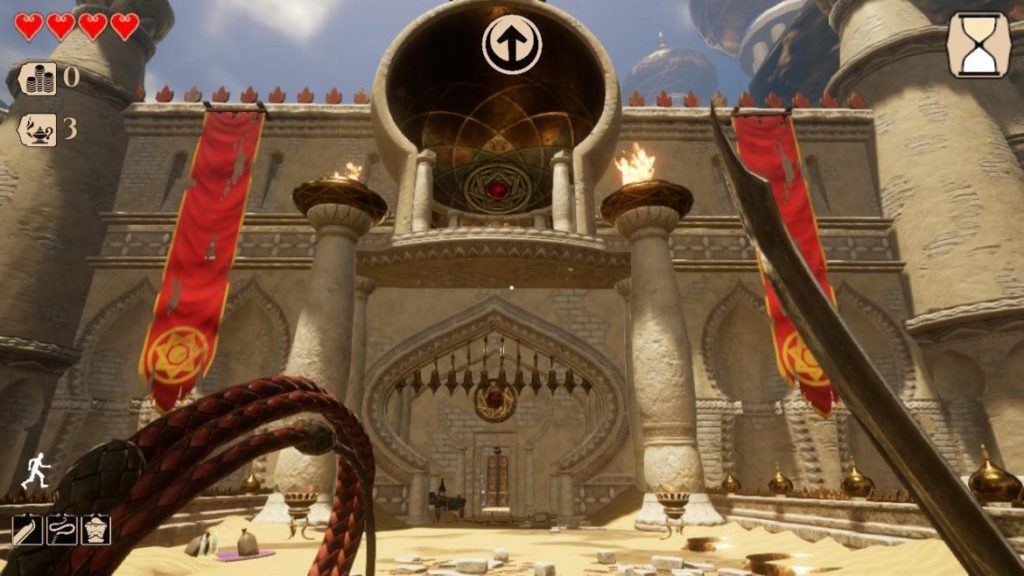The height and width of the screenshot is (576, 1024).
Task: Select the whip weapon slot
Action: 61,529
